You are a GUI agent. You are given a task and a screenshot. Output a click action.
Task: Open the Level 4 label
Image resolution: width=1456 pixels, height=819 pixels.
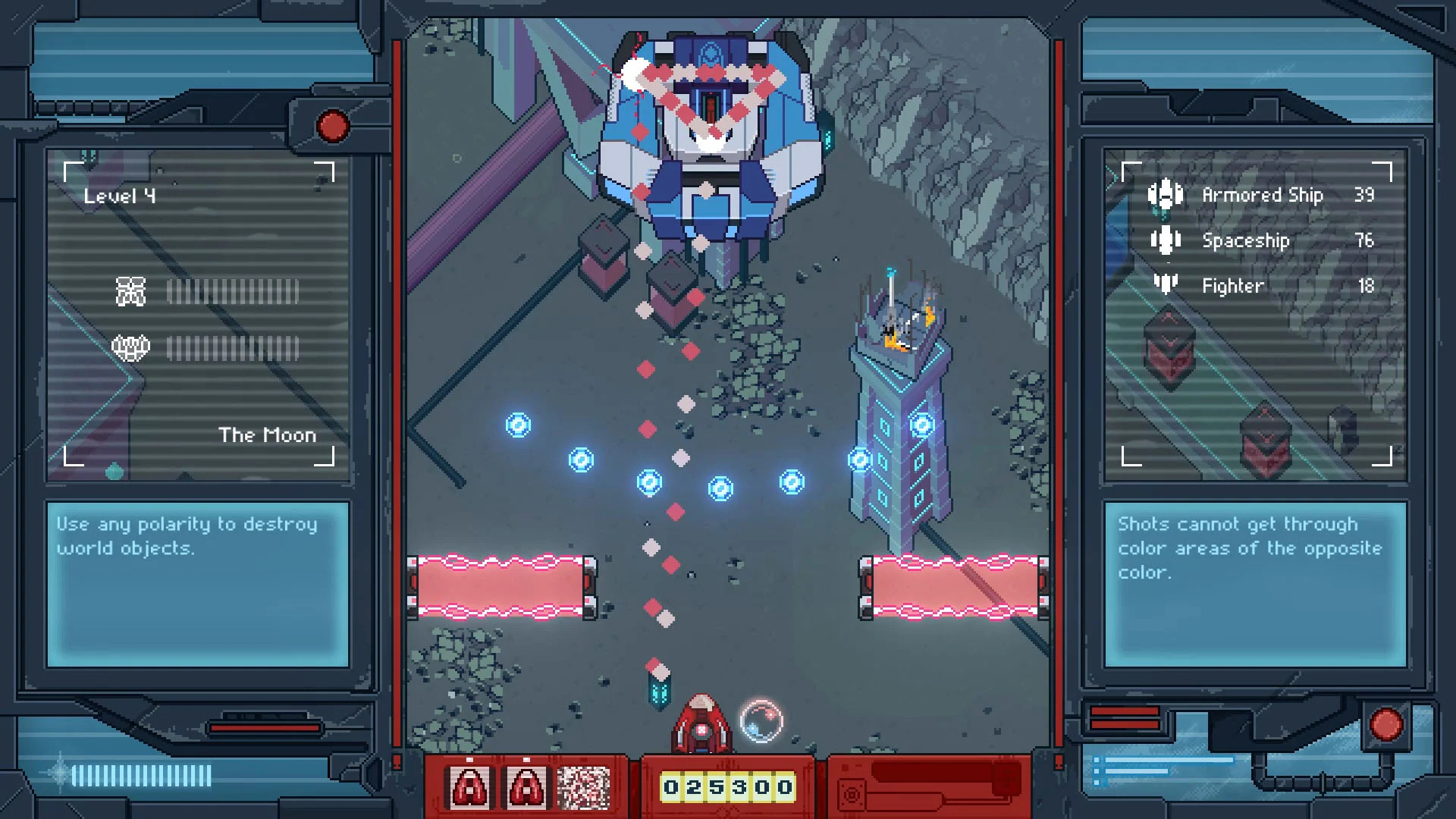point(120,194)
